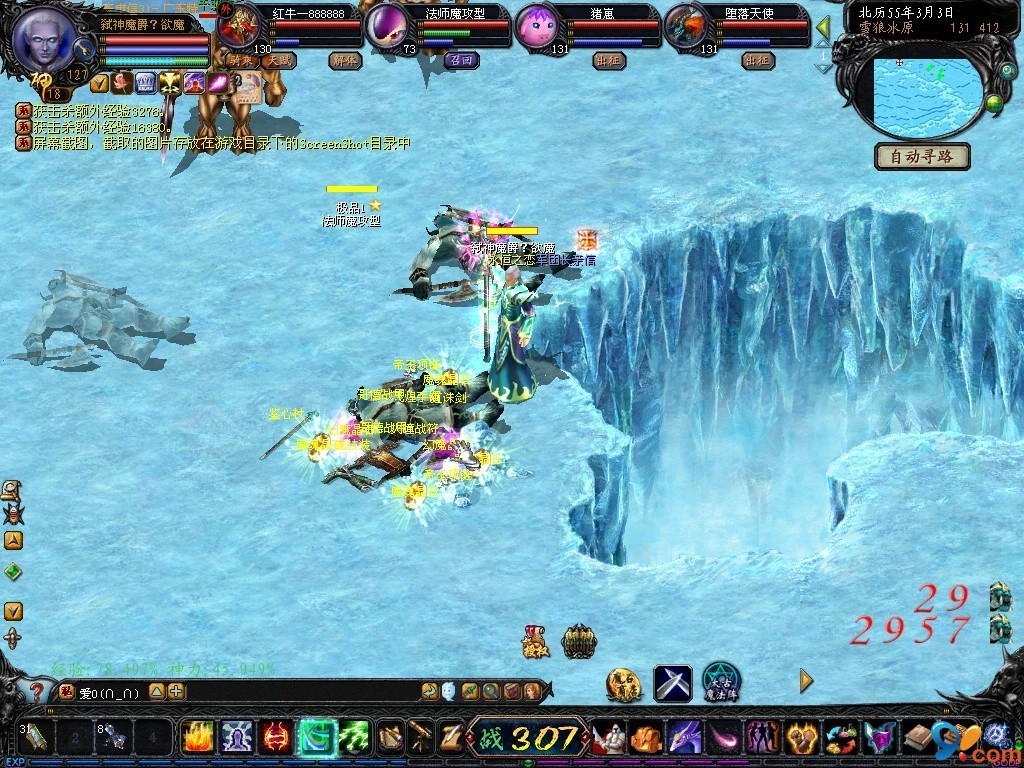
Task: Send 堕落天使 pet into battle
Action: click(x=758, y=60)
